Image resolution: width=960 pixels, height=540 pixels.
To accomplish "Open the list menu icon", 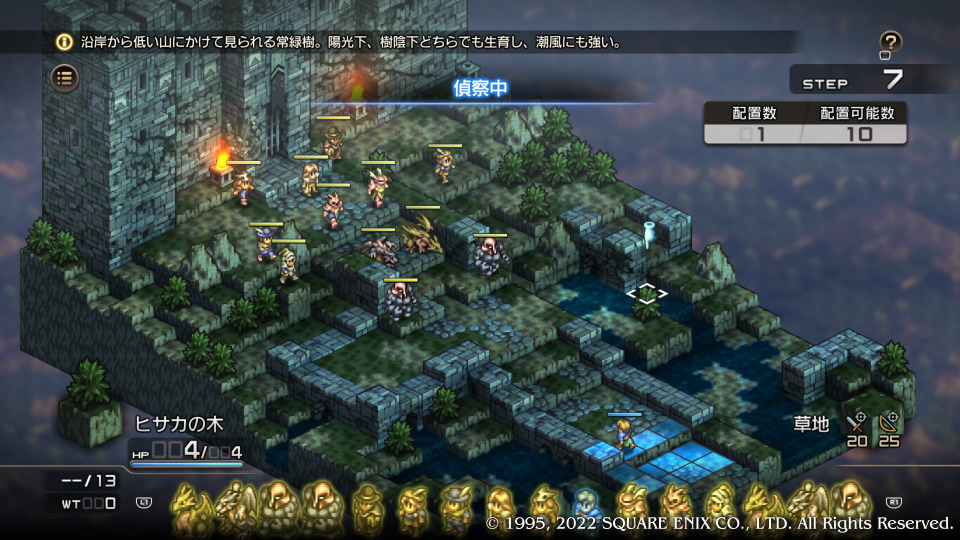I will click(65, 78).
